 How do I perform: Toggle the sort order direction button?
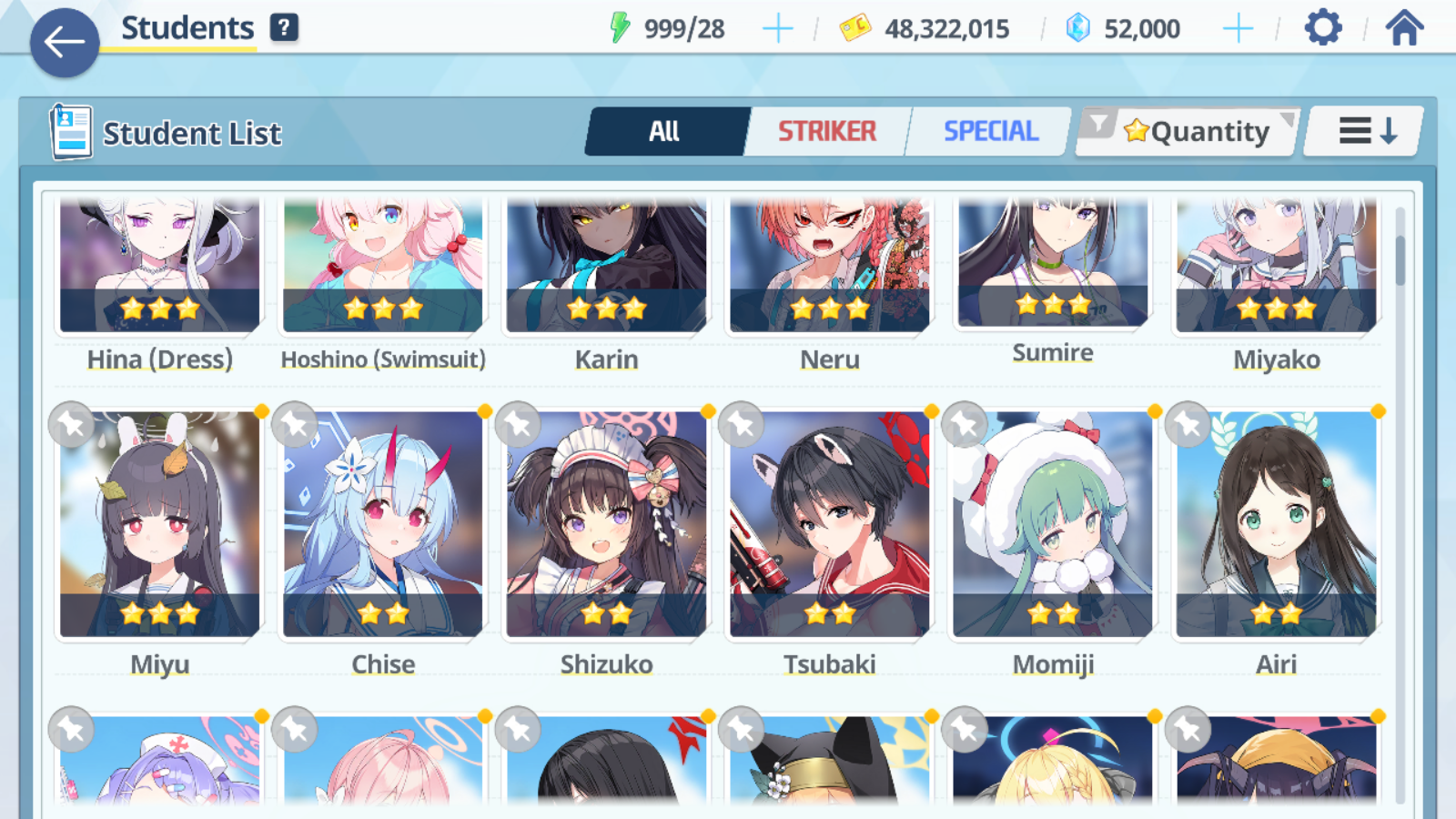click(1366, 132)
